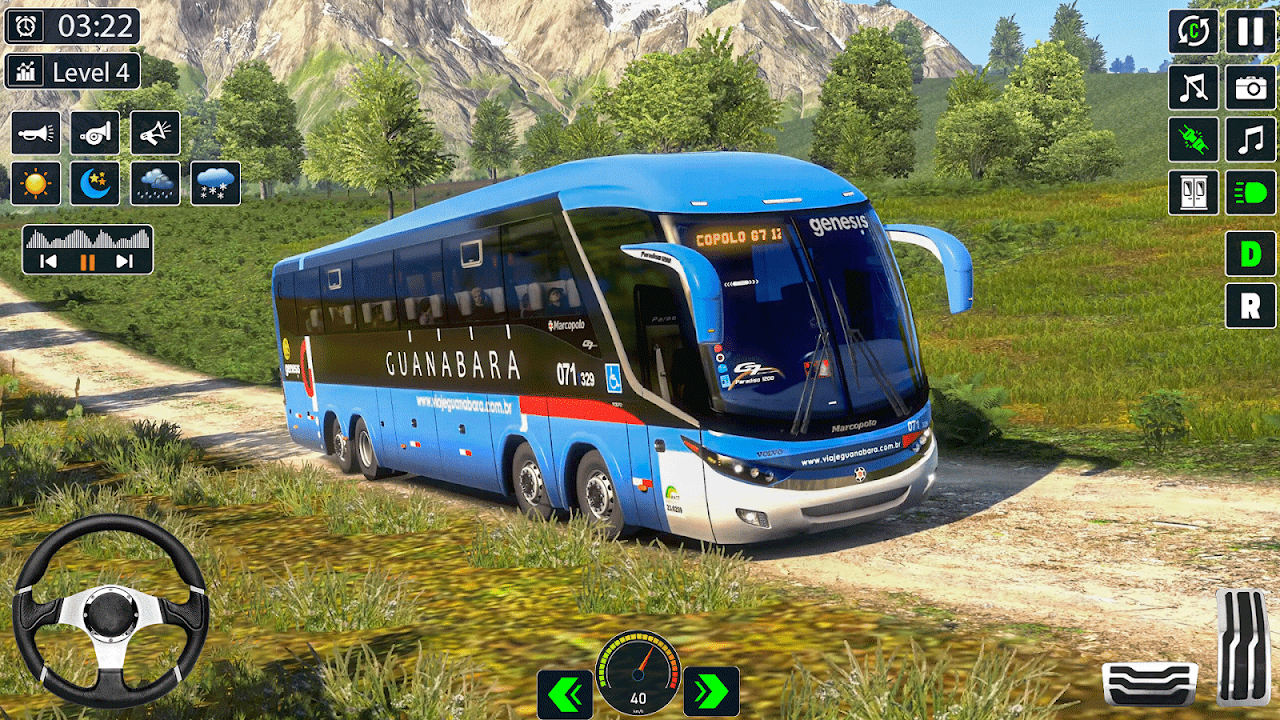Skip to the next music track

124,262
